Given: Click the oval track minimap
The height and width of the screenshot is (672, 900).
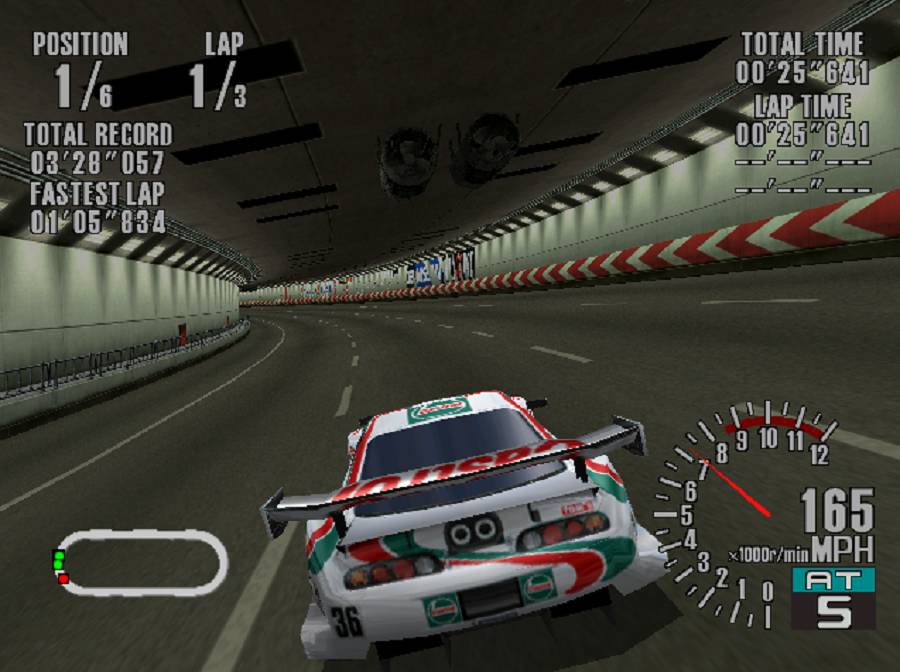Looking at the screenshot, I should pyautogui.click(x=140, y=561).
